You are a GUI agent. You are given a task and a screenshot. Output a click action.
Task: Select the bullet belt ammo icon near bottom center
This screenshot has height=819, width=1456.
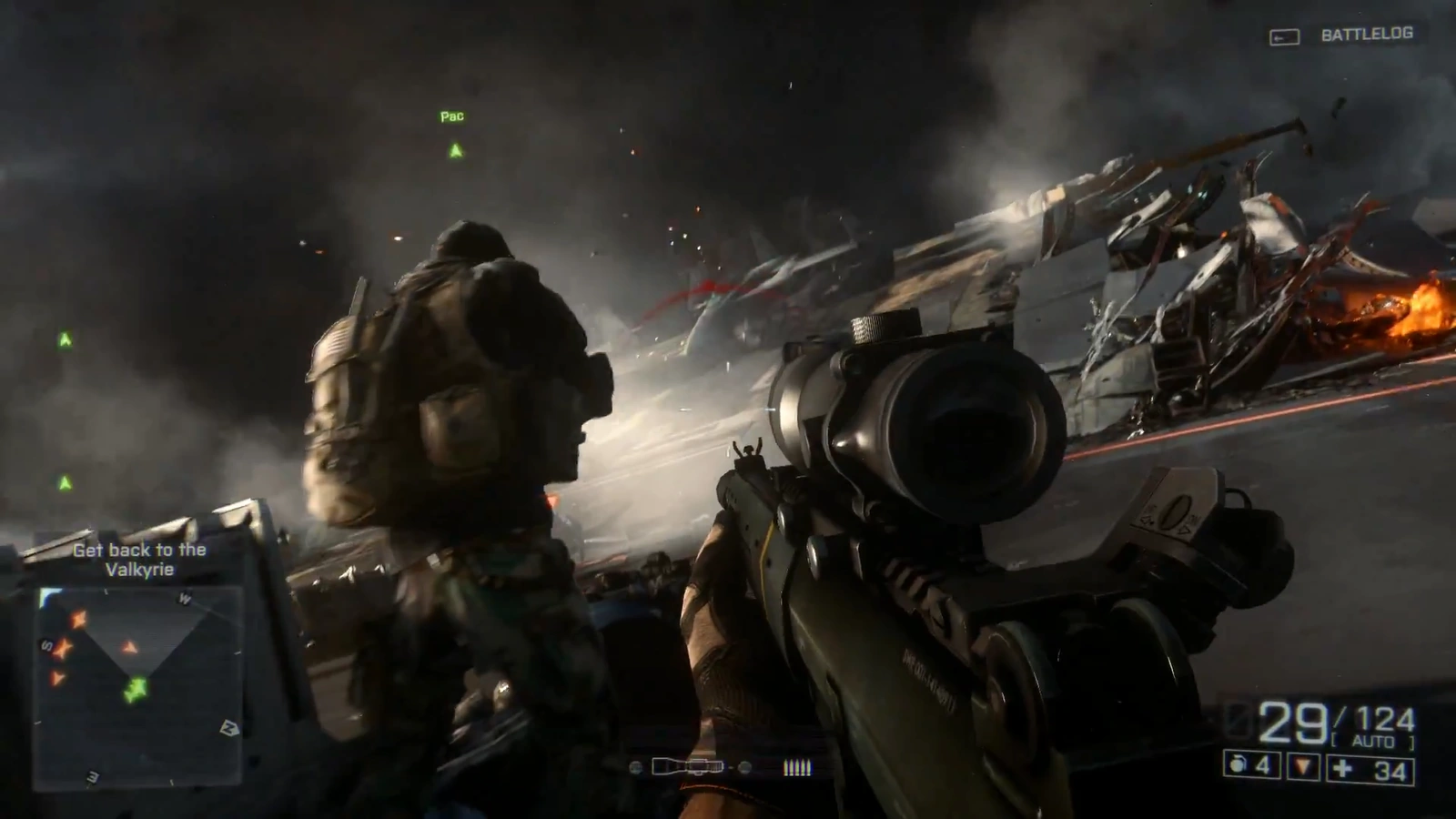tap(799, 767)
